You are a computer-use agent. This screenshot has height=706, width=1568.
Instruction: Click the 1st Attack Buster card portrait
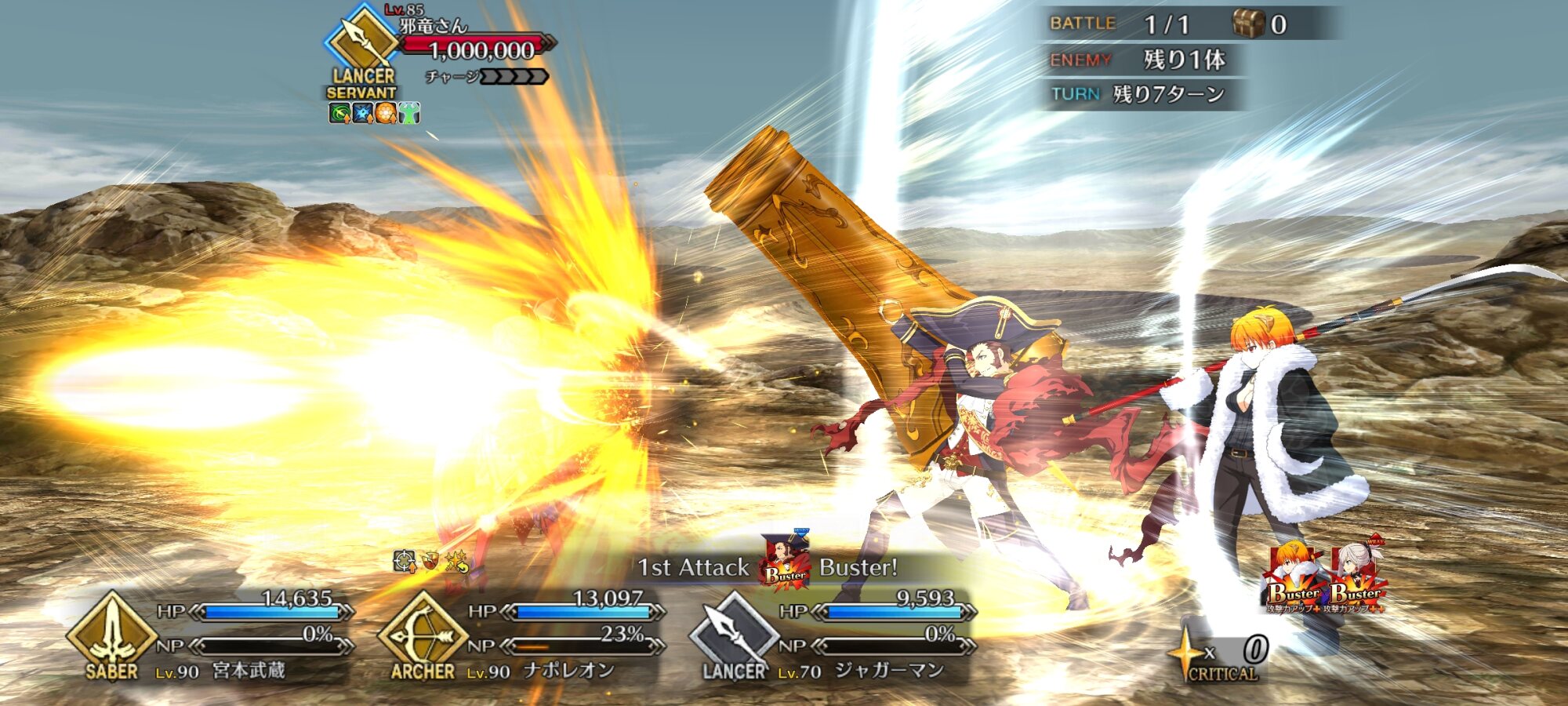pos(785,559)
